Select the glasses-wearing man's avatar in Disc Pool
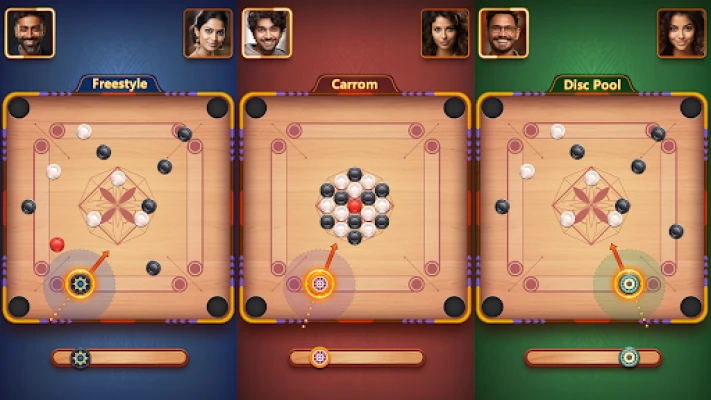 [504, 33]
